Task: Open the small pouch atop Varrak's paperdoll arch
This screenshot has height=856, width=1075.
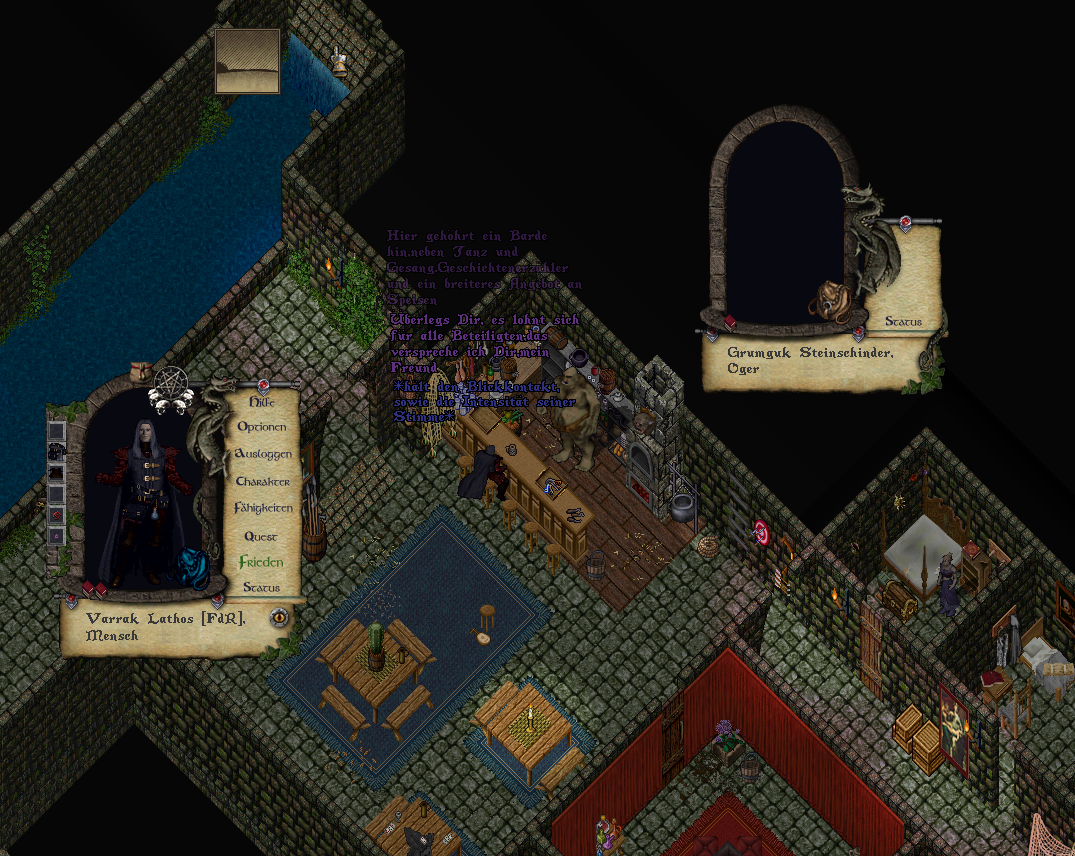Action: (142, 371)
